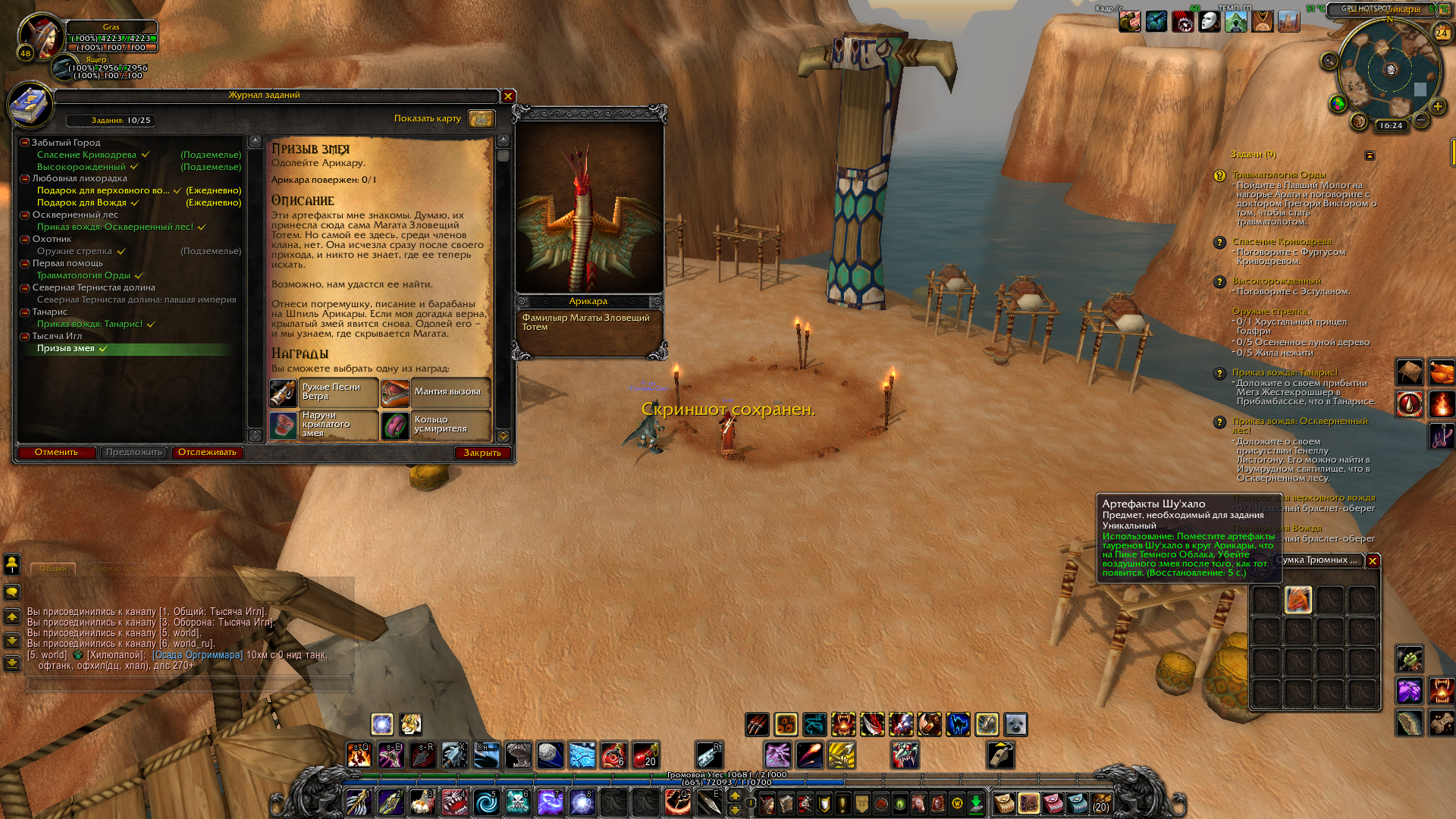The image size is (1456, 819).
Task: Select the Приказ вождя: Танарис! quest entry
Action: coord(89,324)
